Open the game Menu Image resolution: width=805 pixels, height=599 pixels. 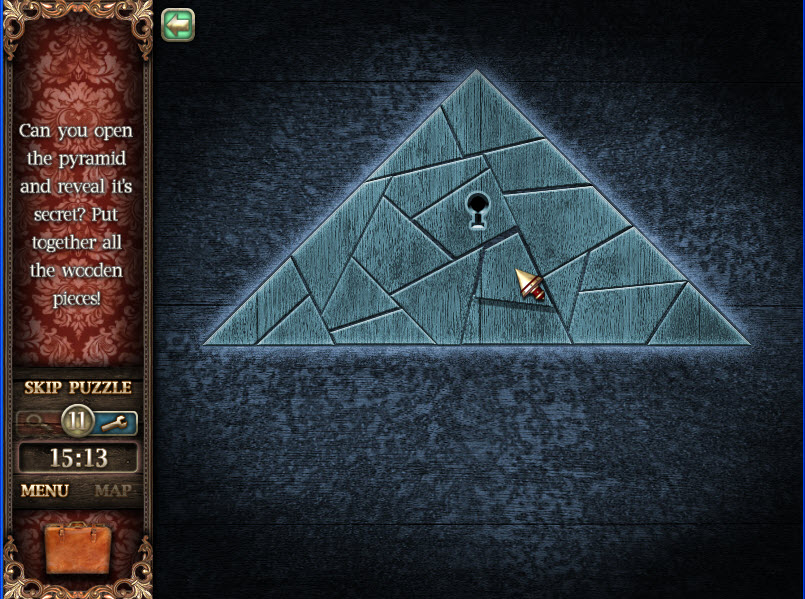[45, 491]
